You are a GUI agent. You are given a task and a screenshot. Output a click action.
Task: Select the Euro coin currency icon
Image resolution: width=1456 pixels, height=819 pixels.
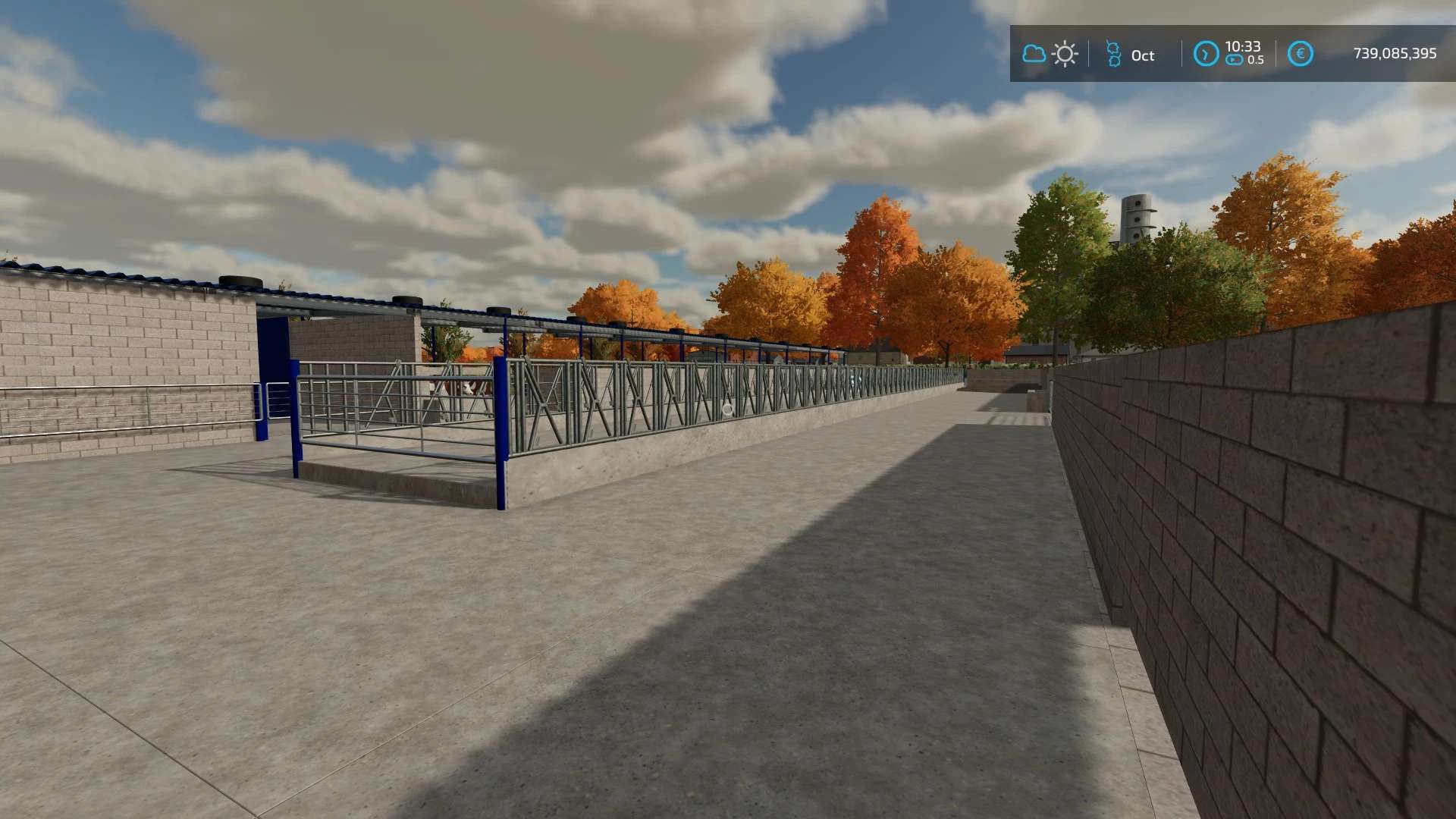pyautogui.click(x=1300, y=53)
